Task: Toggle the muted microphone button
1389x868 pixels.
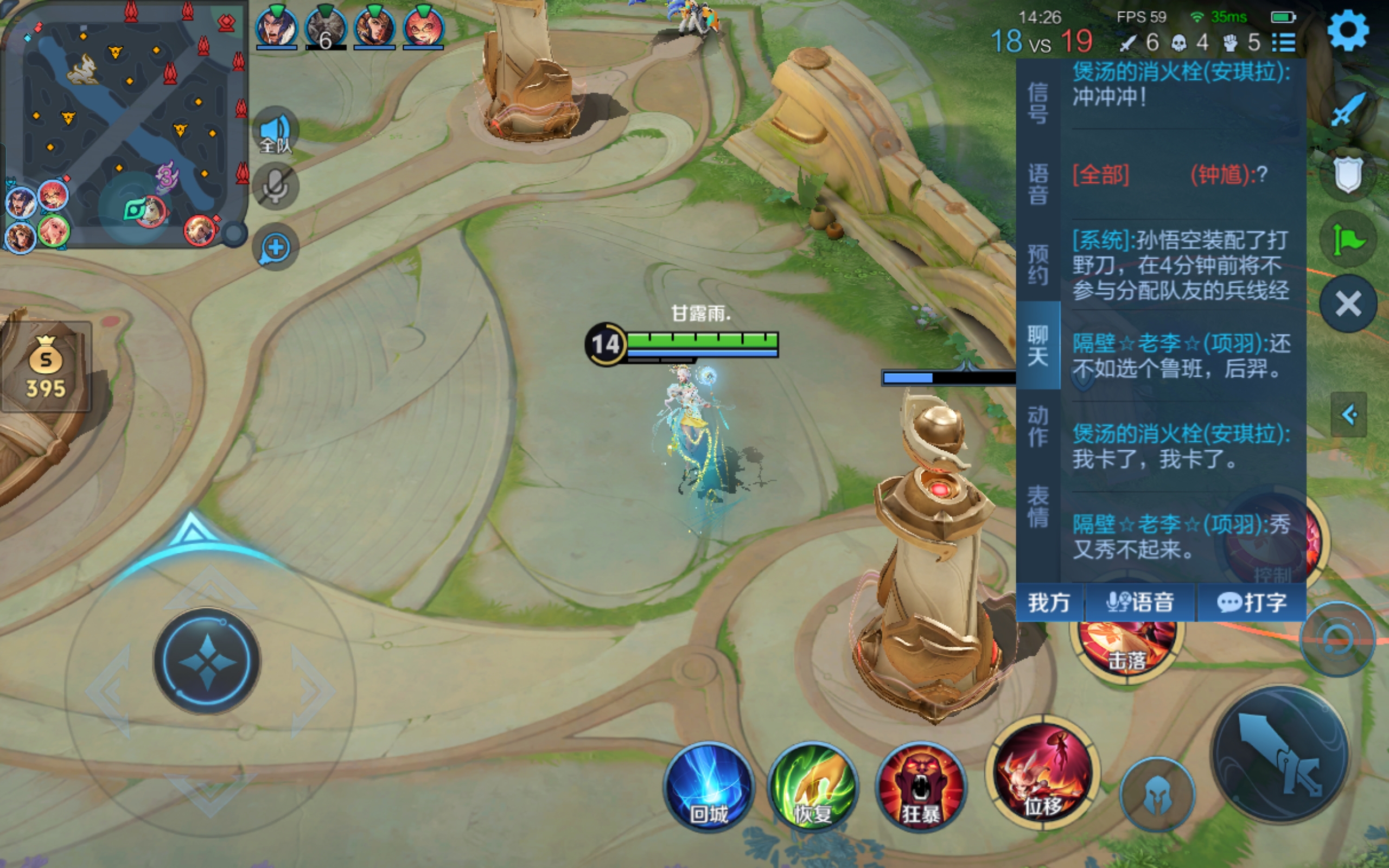Action: click(276, 186)
